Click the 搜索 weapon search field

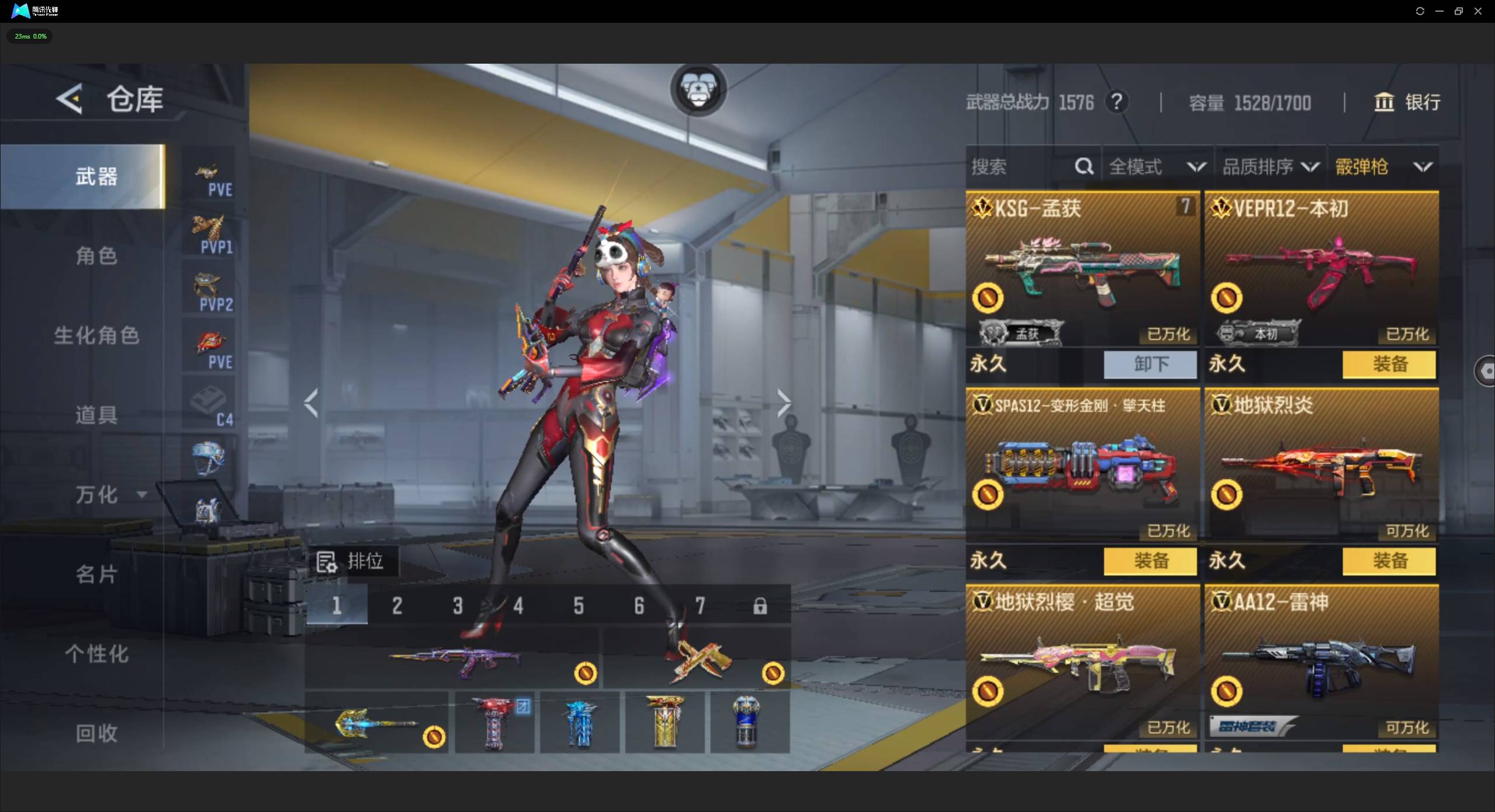[1020, 167]
